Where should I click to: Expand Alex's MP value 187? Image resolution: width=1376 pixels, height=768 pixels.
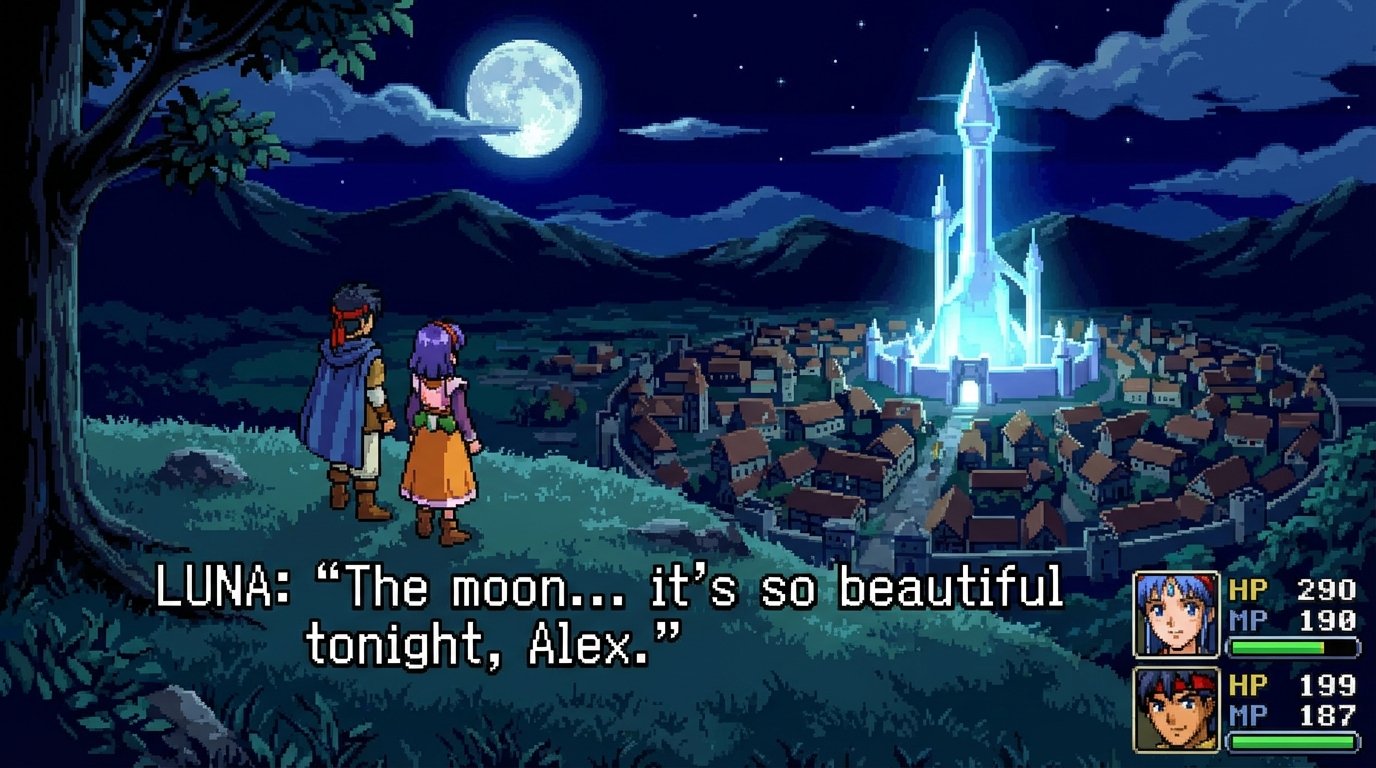pos(1330,714)
